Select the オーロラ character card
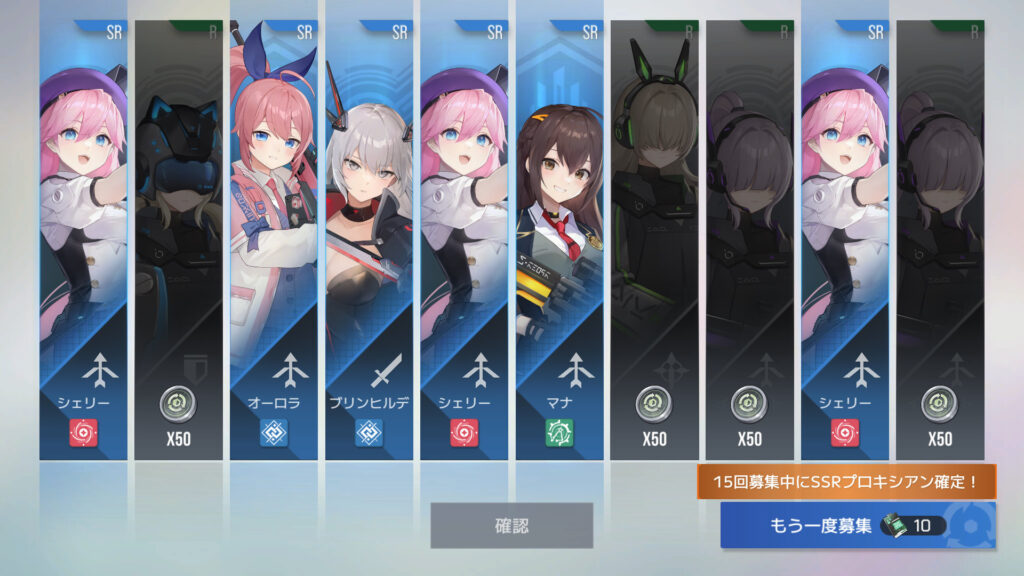The height and width of the screenshot is (576, 1024). (x=273, y=240)
